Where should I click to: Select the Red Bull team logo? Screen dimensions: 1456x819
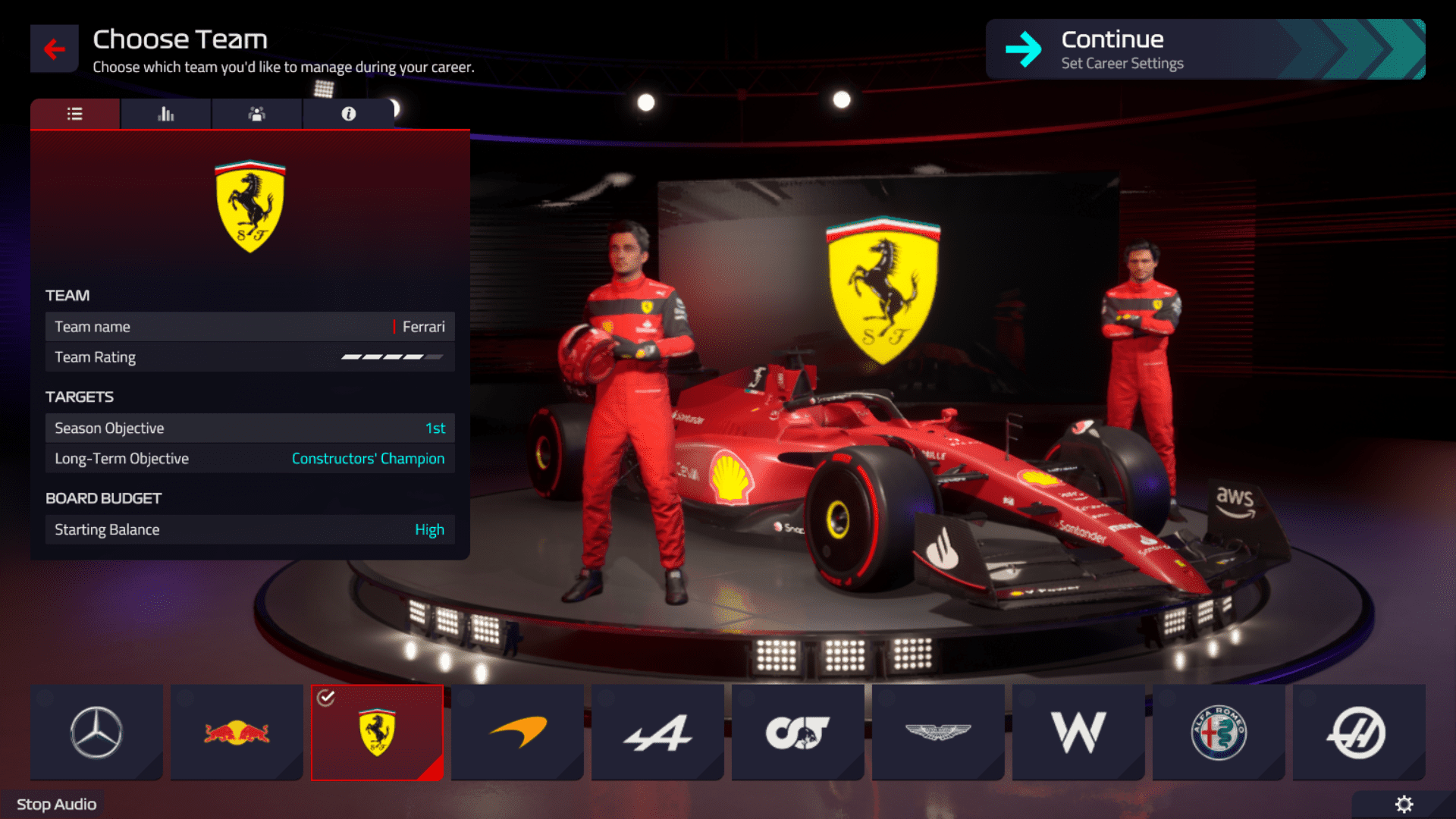(236, 732)
